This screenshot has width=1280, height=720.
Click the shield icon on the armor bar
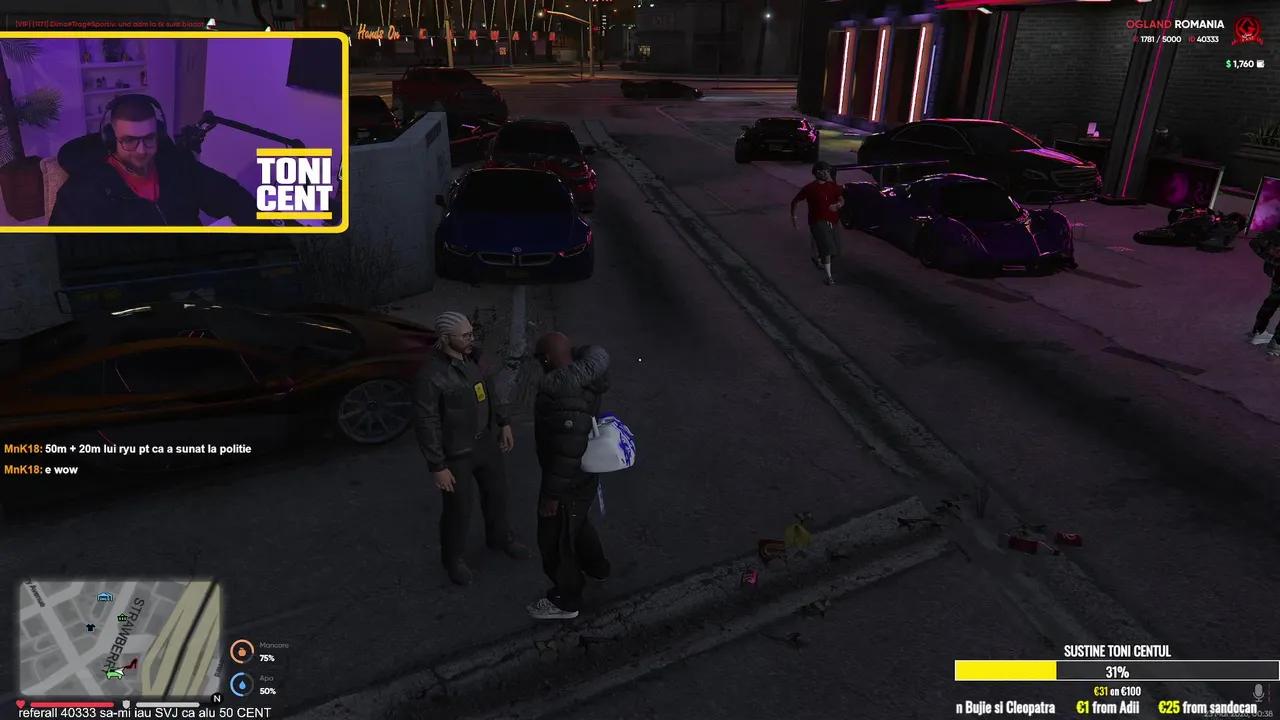126,703
